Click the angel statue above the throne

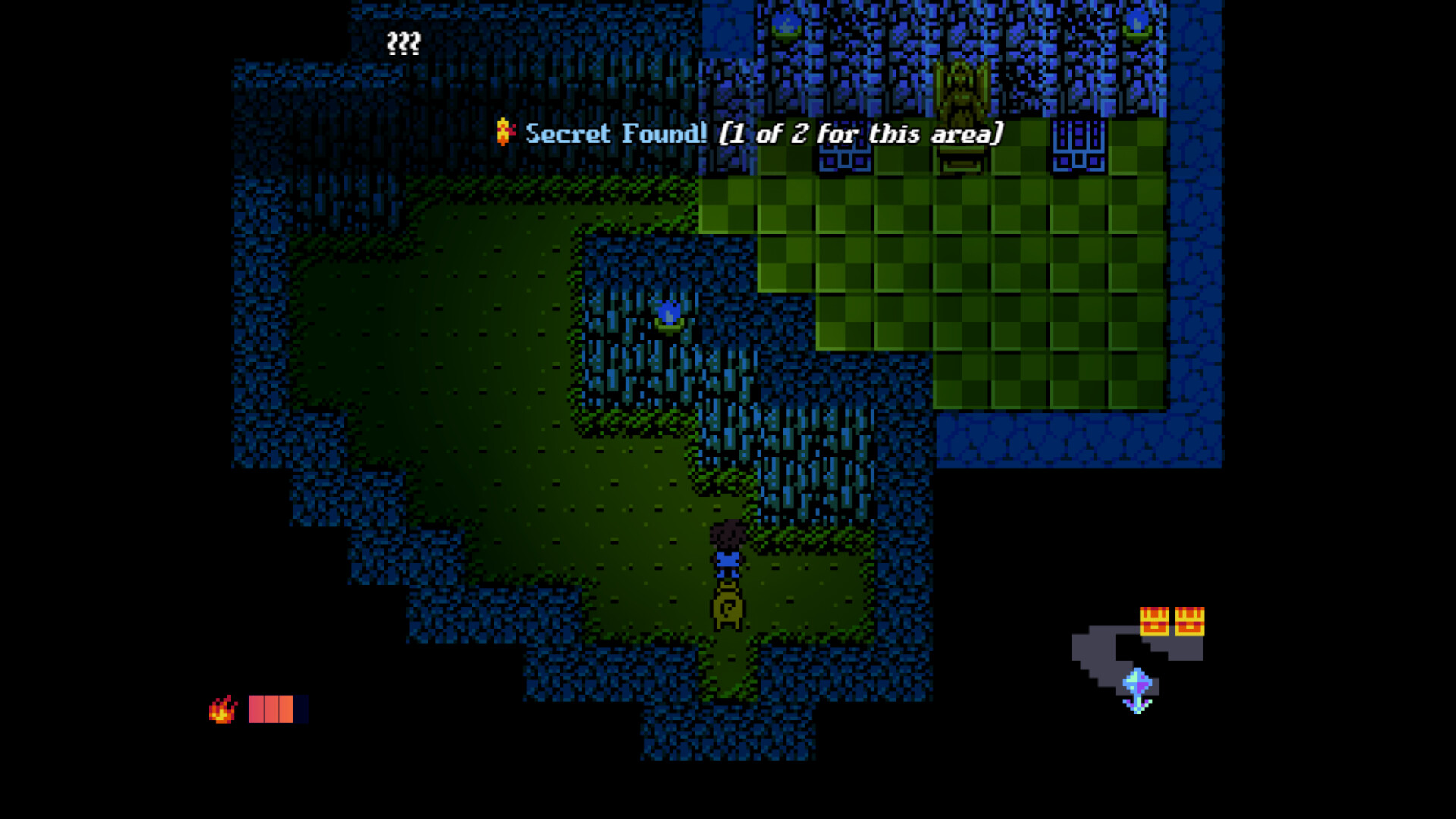(x=962, y=83)
